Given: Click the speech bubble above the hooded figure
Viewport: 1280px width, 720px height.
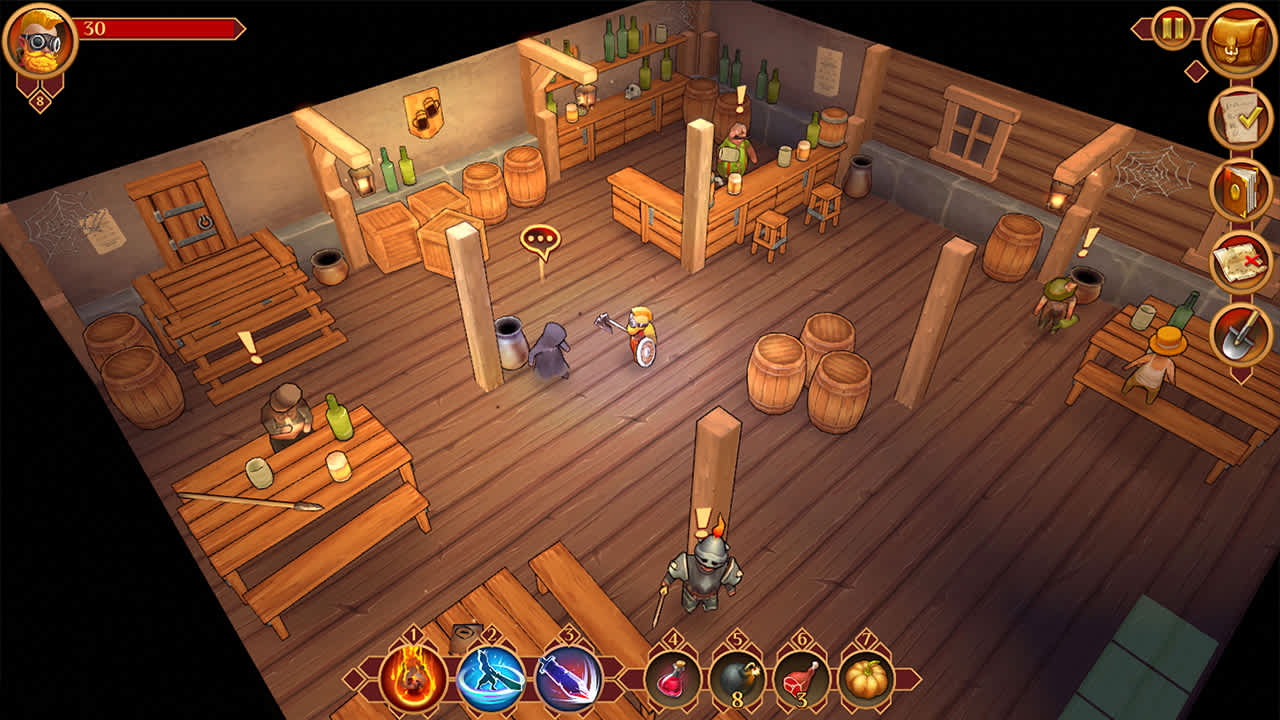Looking at the screenshot, I should 540,238.
